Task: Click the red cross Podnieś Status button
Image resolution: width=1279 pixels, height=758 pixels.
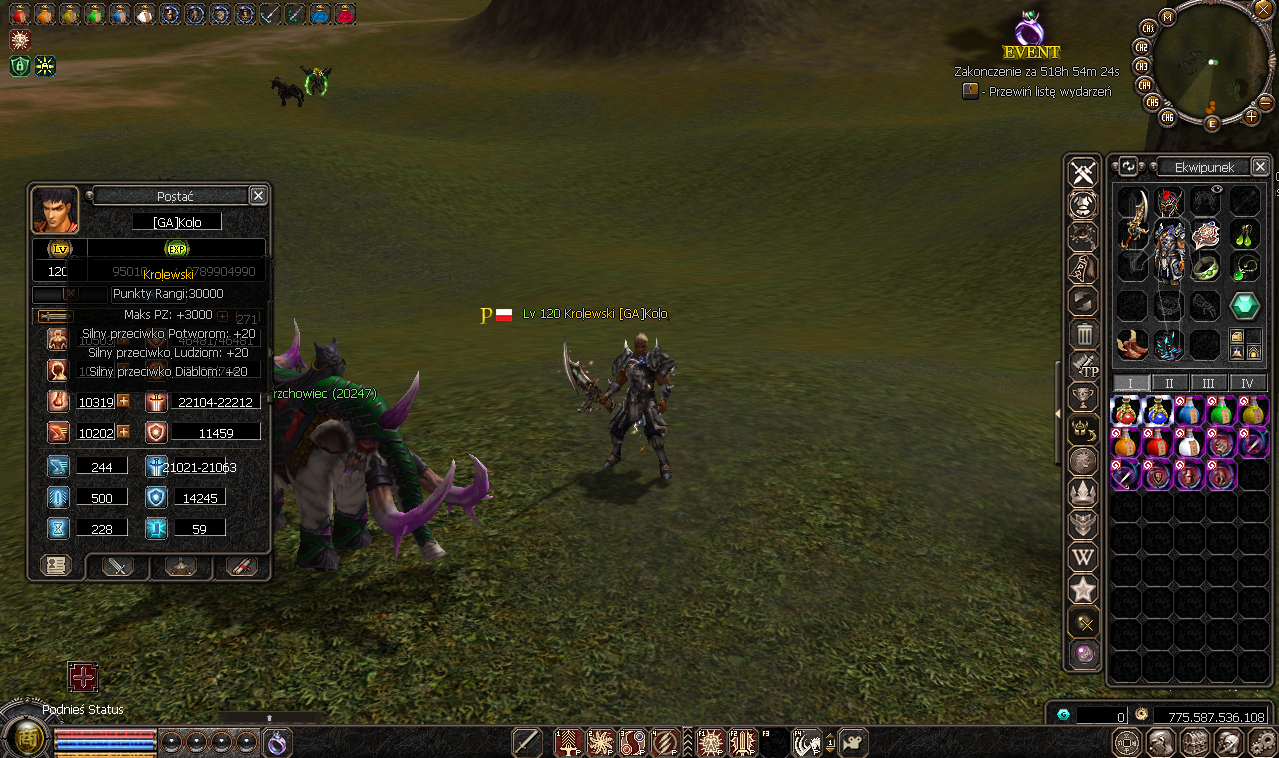Action: tap(83, 677)
